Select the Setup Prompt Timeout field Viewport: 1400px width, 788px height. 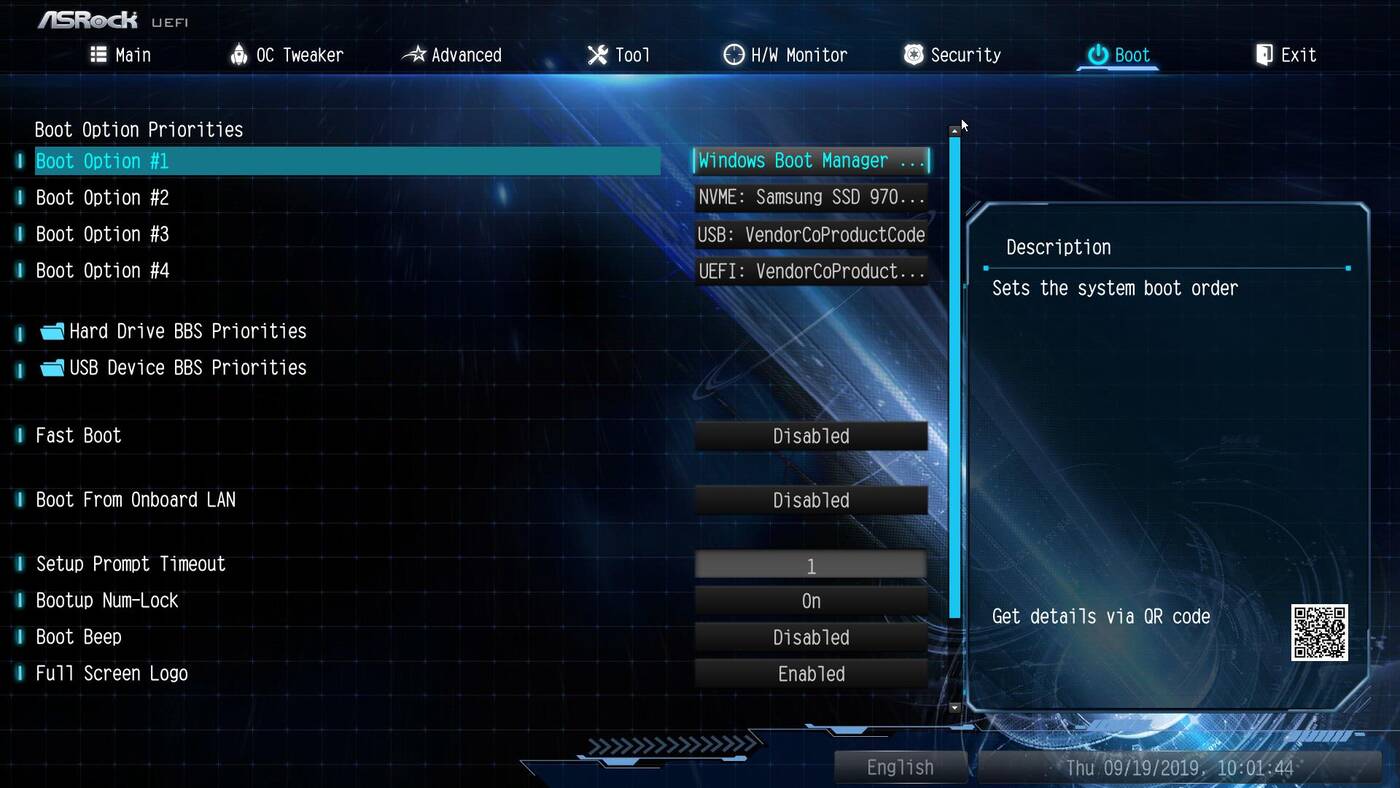click(811, 566)
